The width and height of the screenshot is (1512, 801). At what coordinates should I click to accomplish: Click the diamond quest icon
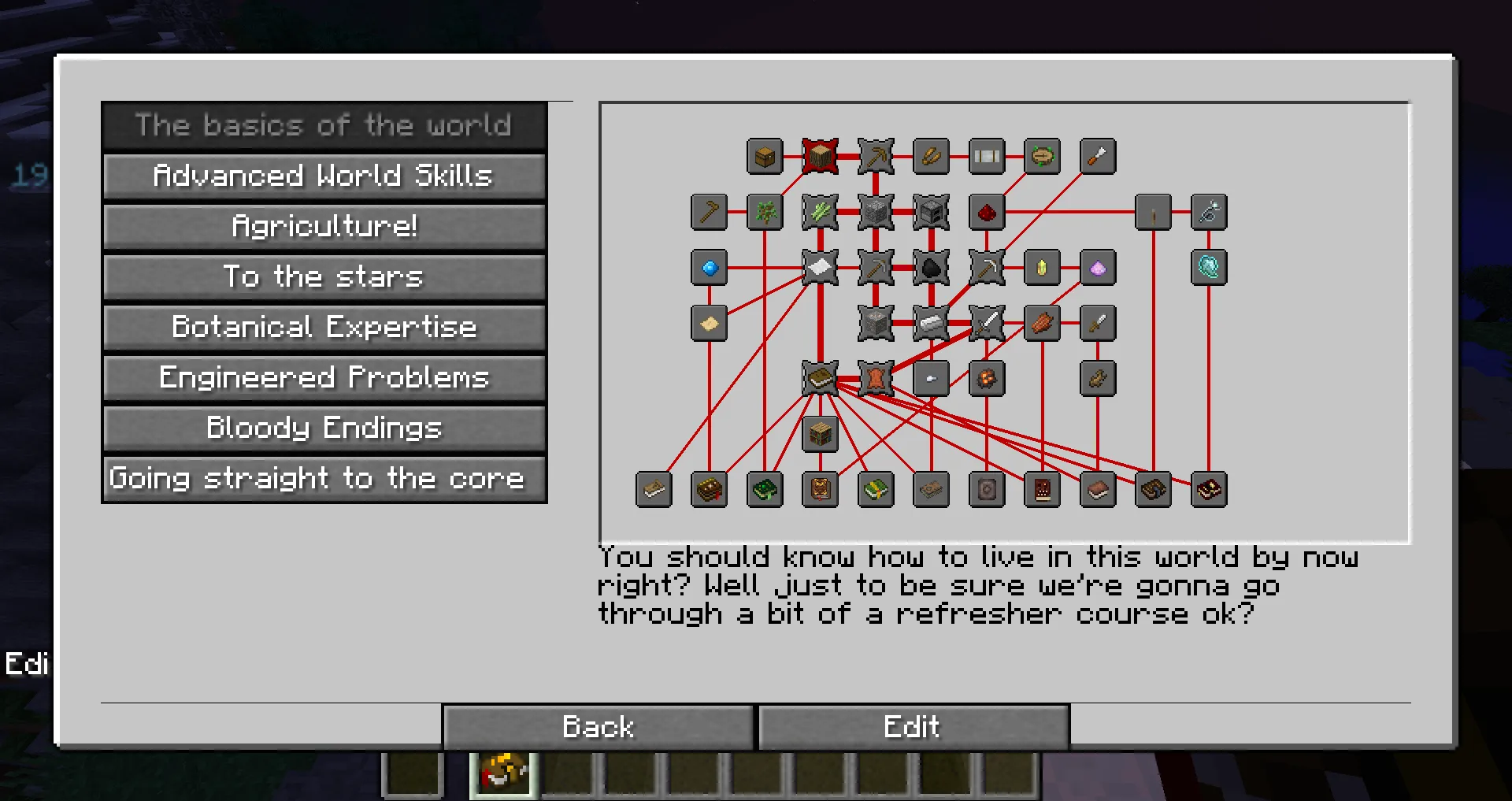point(709,268)
